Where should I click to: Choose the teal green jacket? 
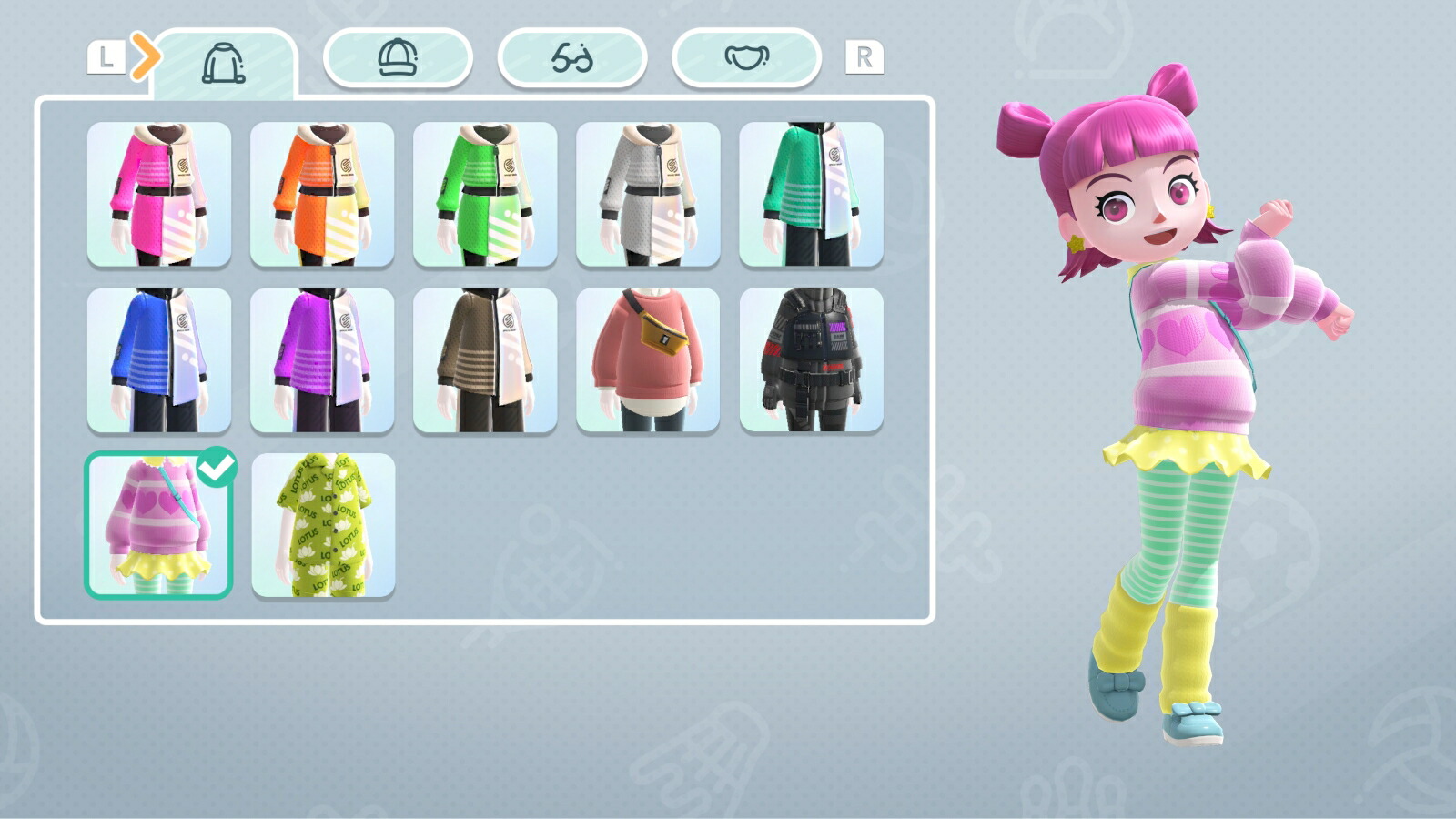coord(810,193)
